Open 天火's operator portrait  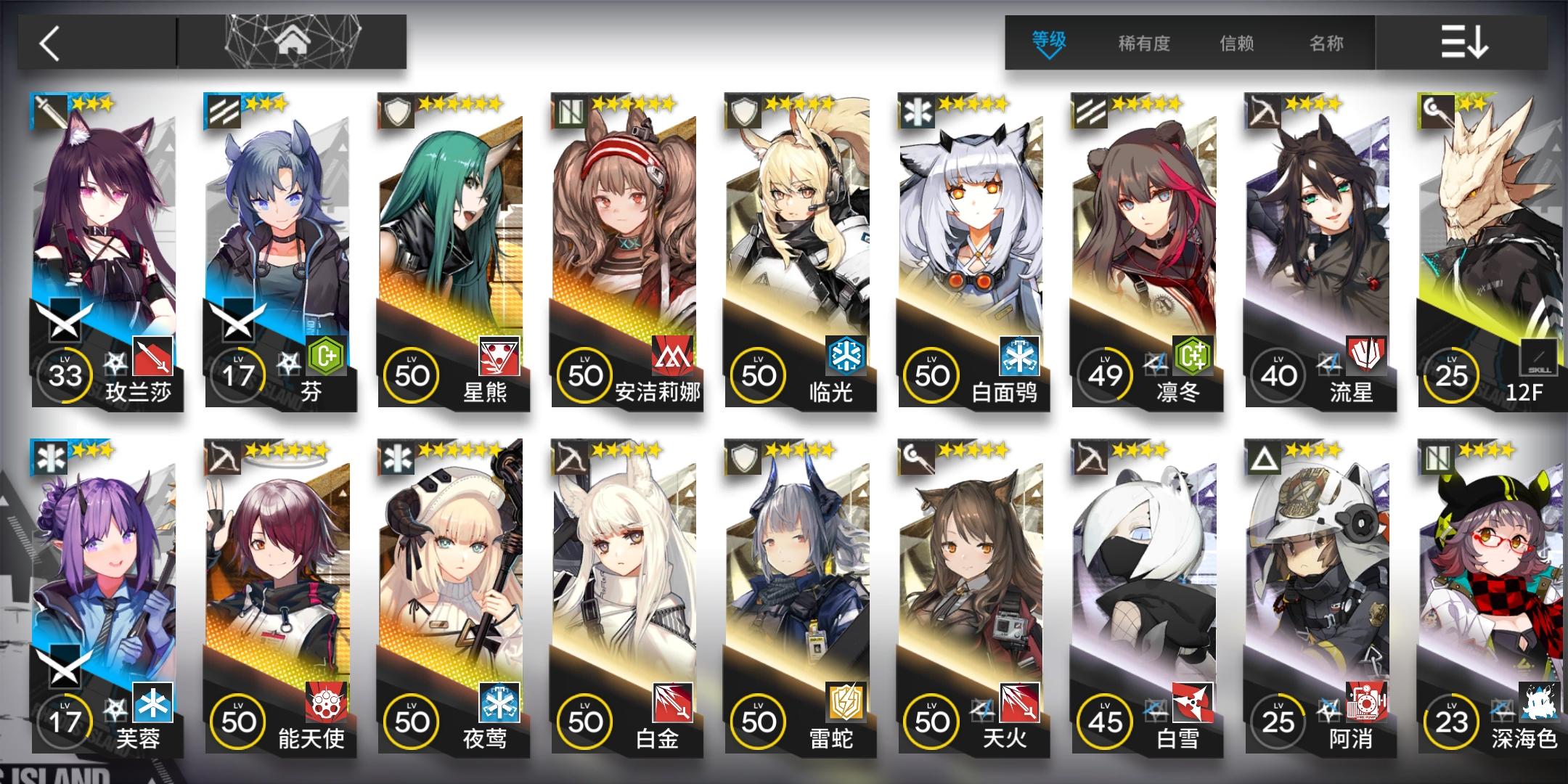tap(976, 573)
